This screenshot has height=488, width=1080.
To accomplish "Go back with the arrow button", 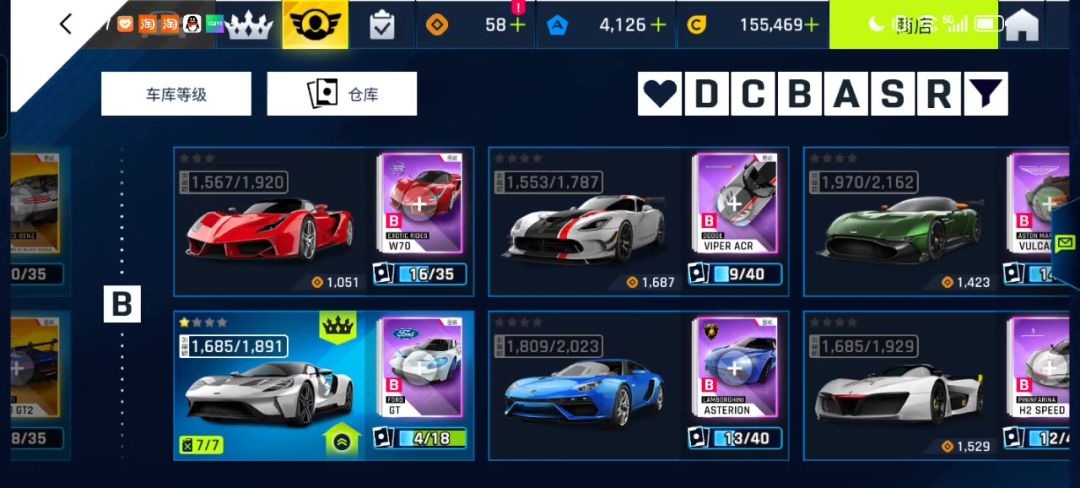I will point(66,24).
